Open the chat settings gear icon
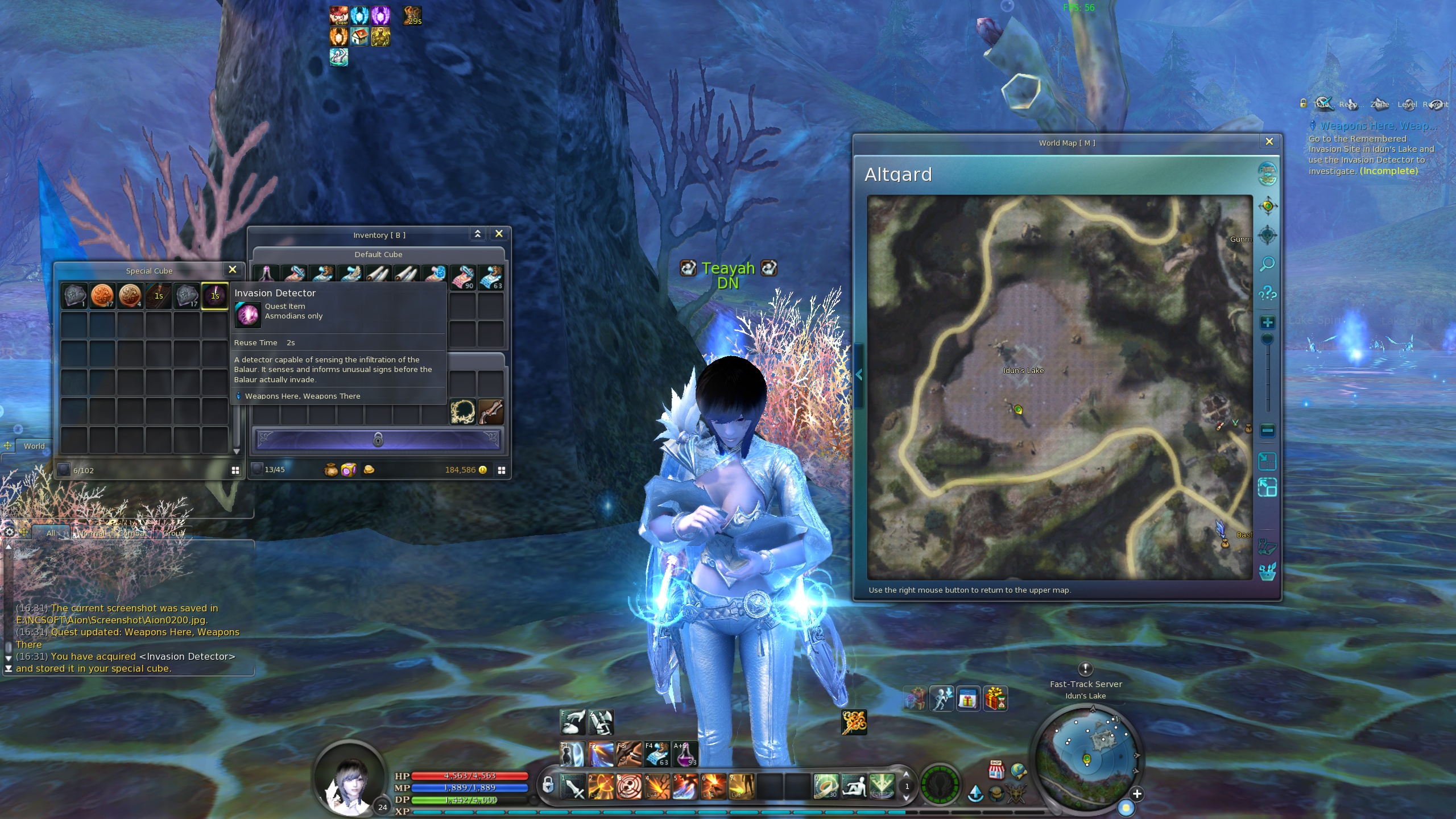The image size is (1456, 819). pos(9,532)
